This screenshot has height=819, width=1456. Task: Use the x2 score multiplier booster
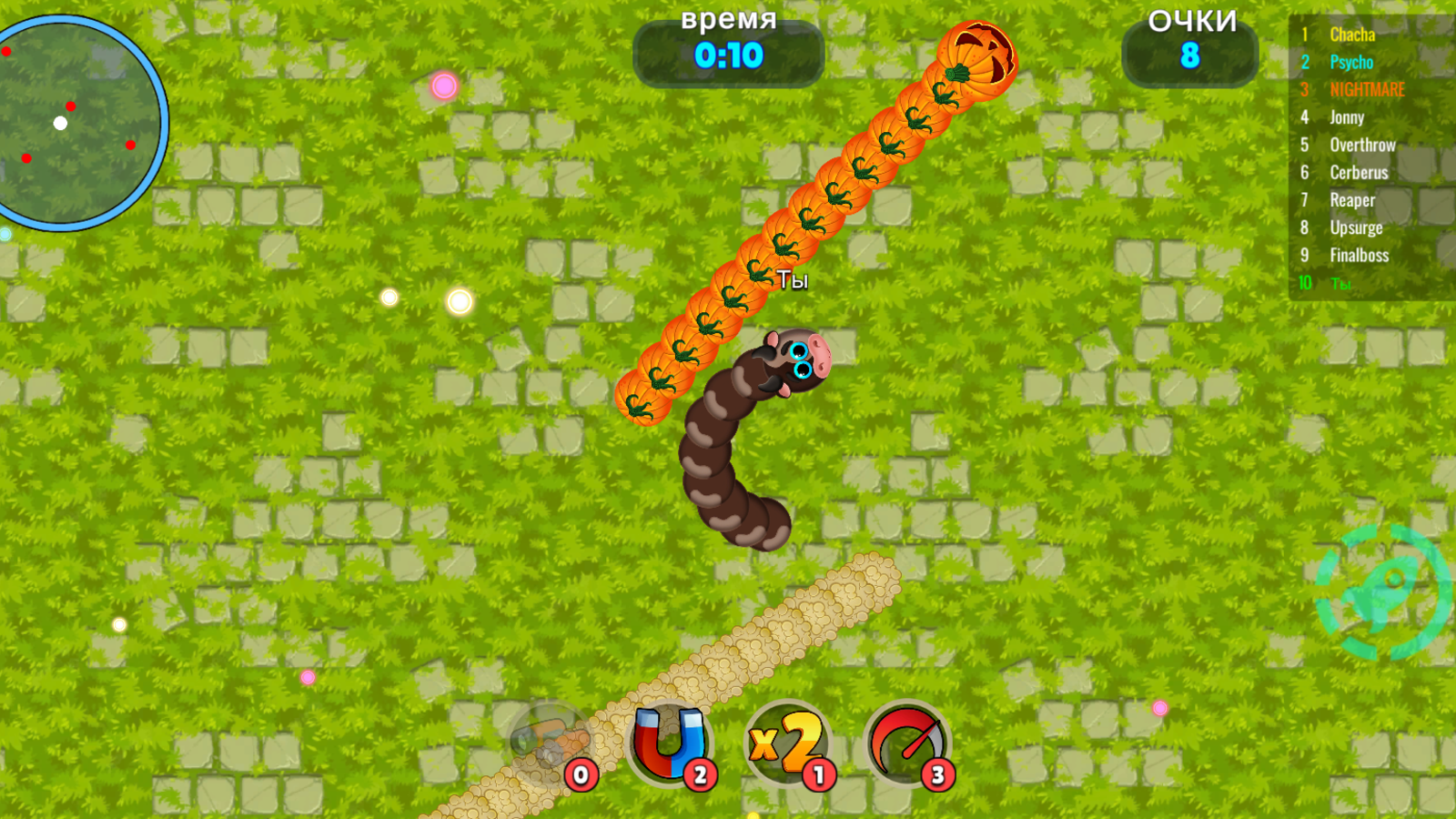(x=788, y=744)
